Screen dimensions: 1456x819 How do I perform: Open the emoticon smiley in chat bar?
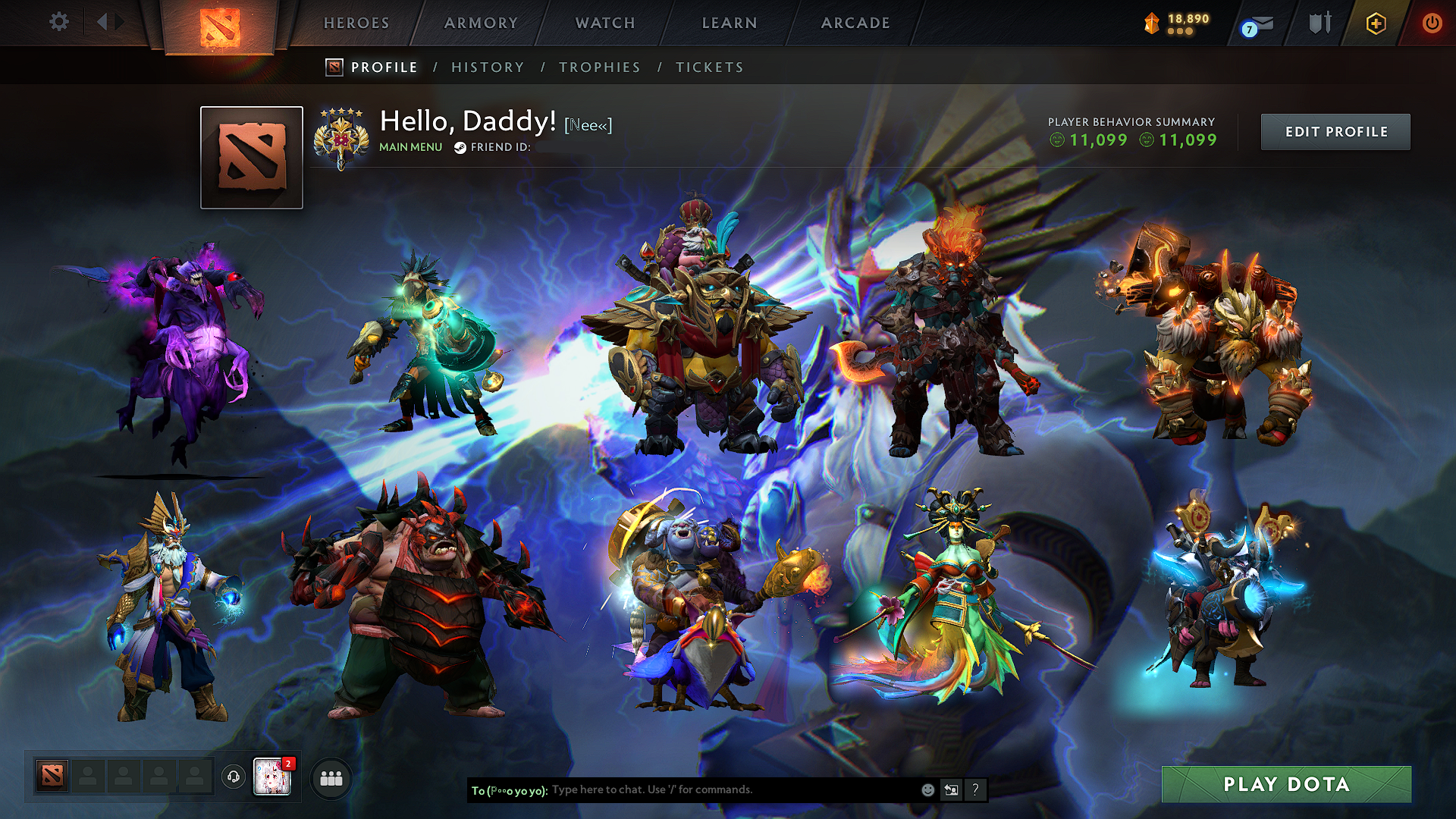(x=927, y=789)
